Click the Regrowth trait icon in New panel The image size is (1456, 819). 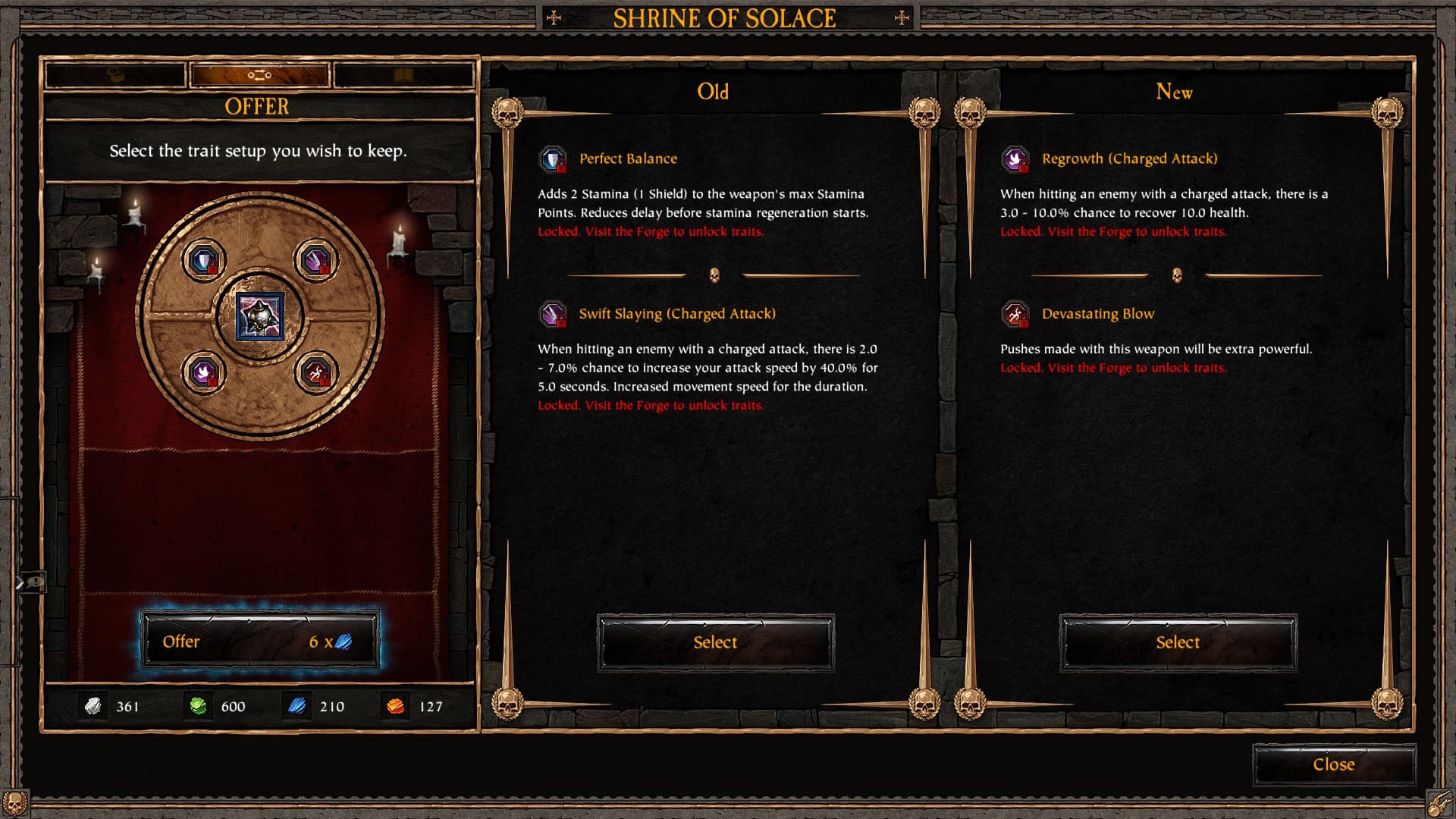[x=1015, y=159]
